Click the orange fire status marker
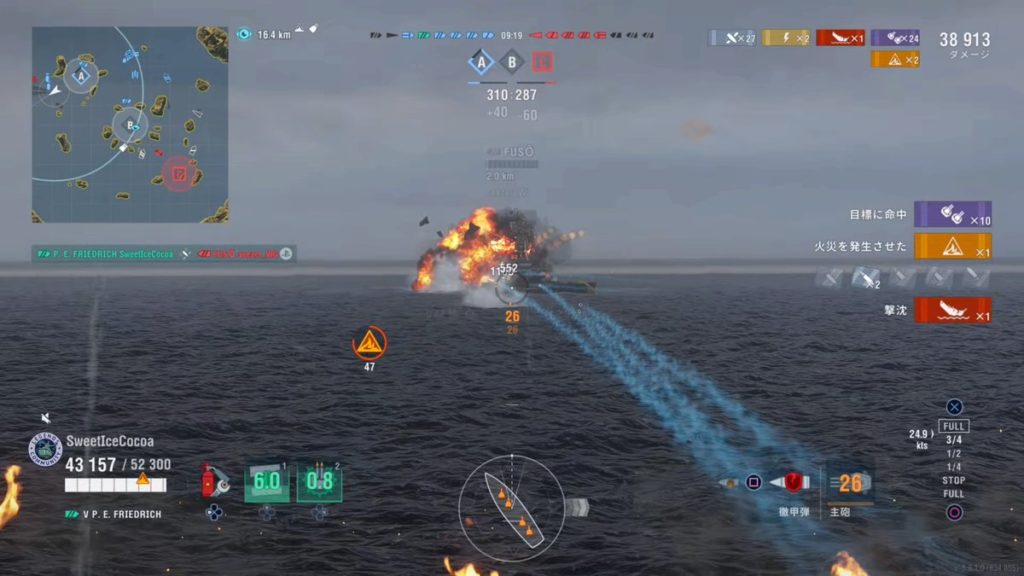 pyautogui.click(x=369, y=343)
